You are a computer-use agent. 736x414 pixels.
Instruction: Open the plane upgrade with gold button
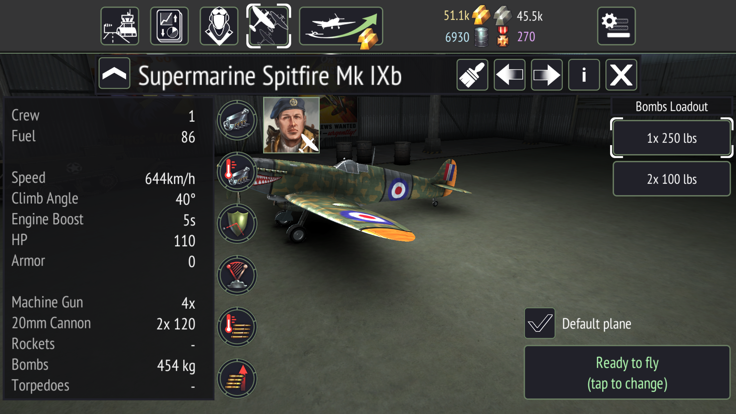point(341,27)
